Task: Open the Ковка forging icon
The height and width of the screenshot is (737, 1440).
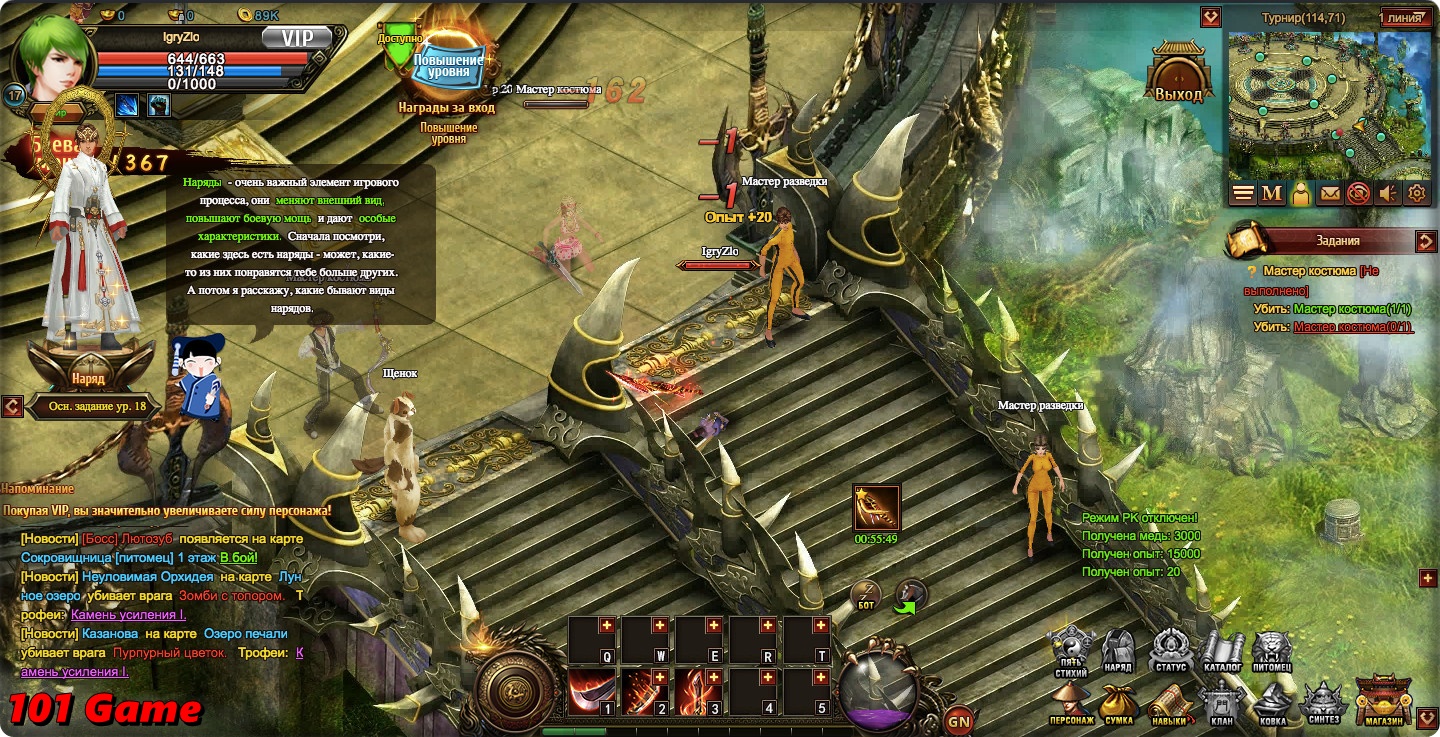Action: click(x=1272, y=698)
